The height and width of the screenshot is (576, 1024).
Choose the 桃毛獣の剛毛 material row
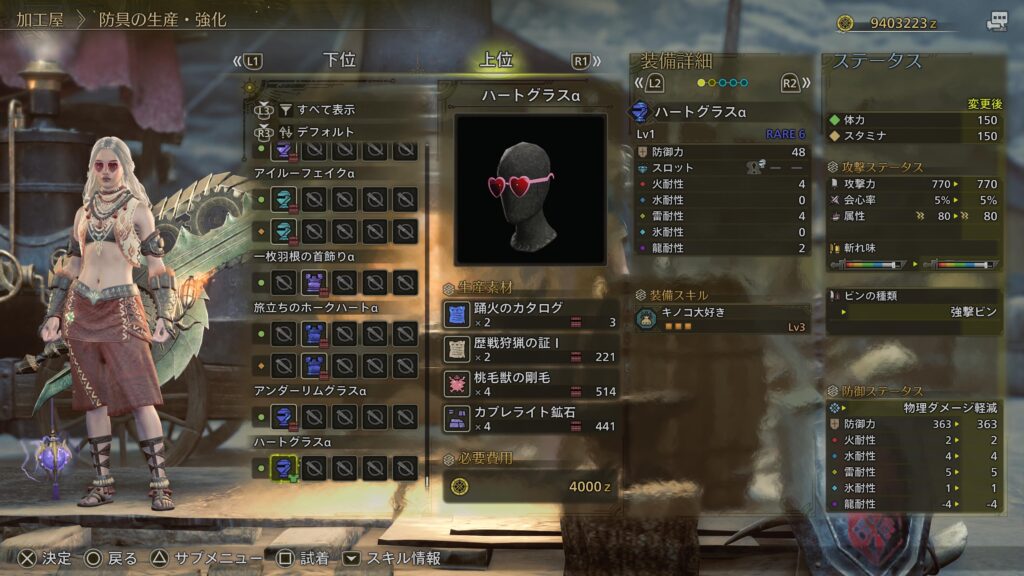[531, 384]
